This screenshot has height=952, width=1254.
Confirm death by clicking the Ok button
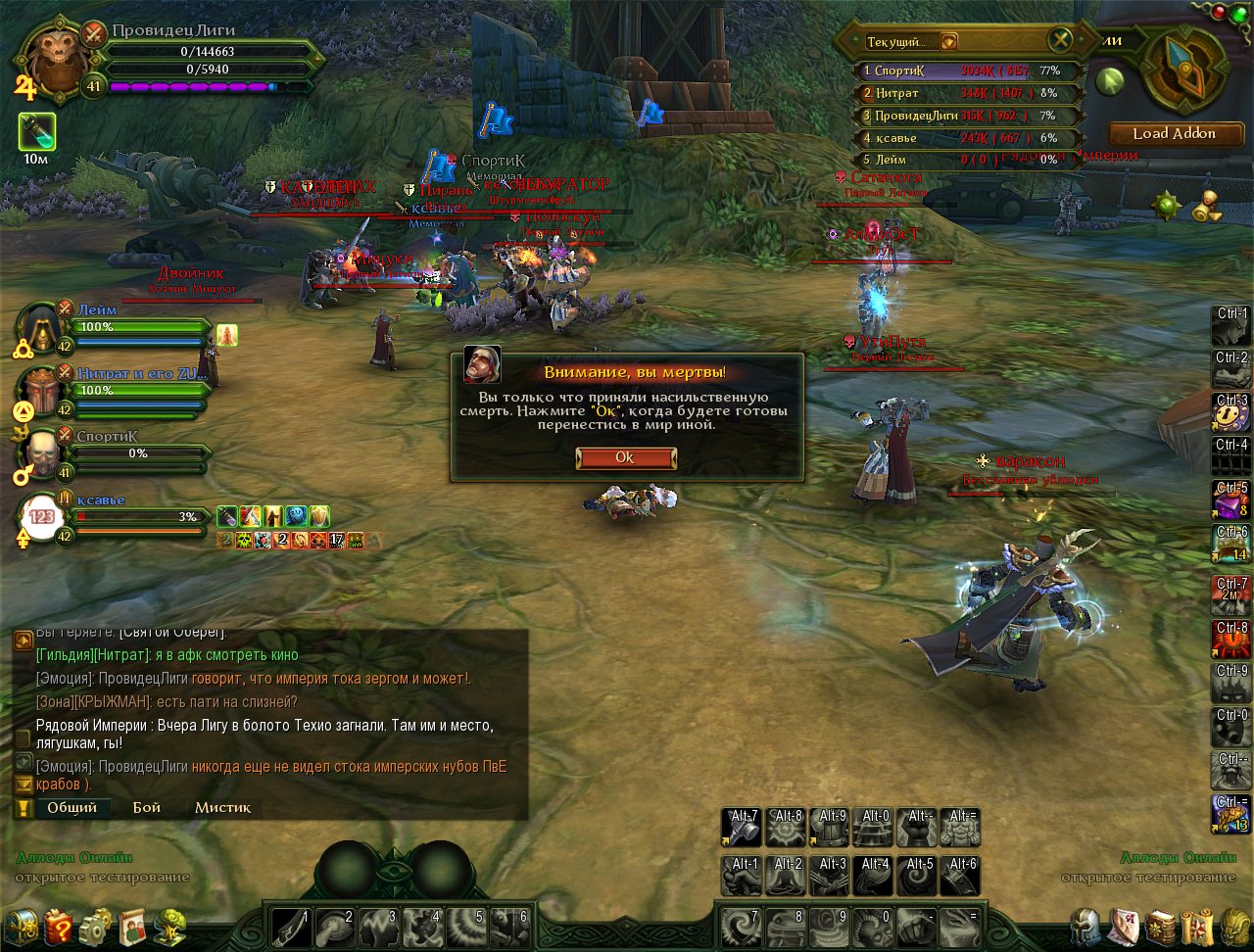(625, 457)
